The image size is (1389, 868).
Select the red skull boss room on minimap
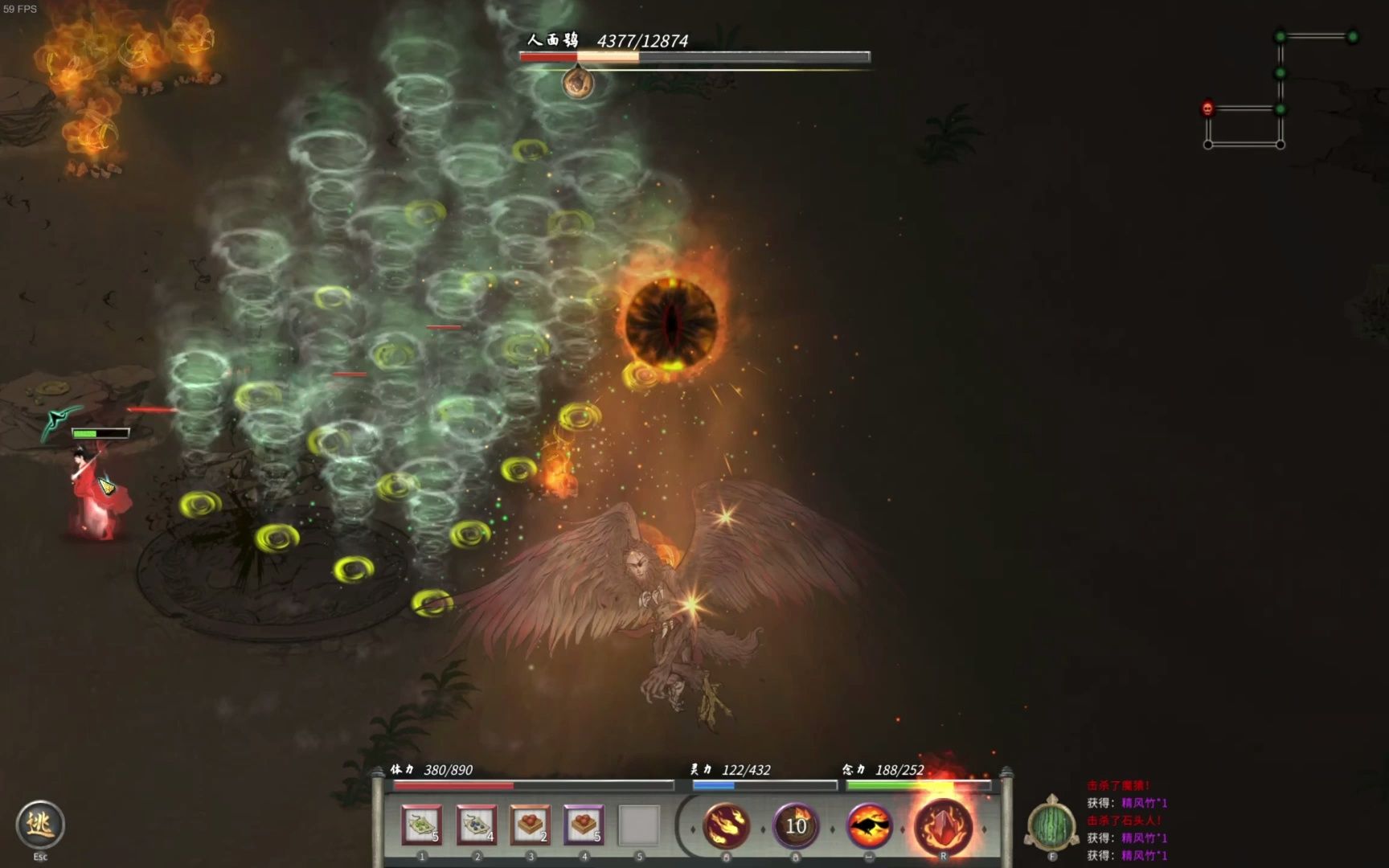coord(1207,108)
